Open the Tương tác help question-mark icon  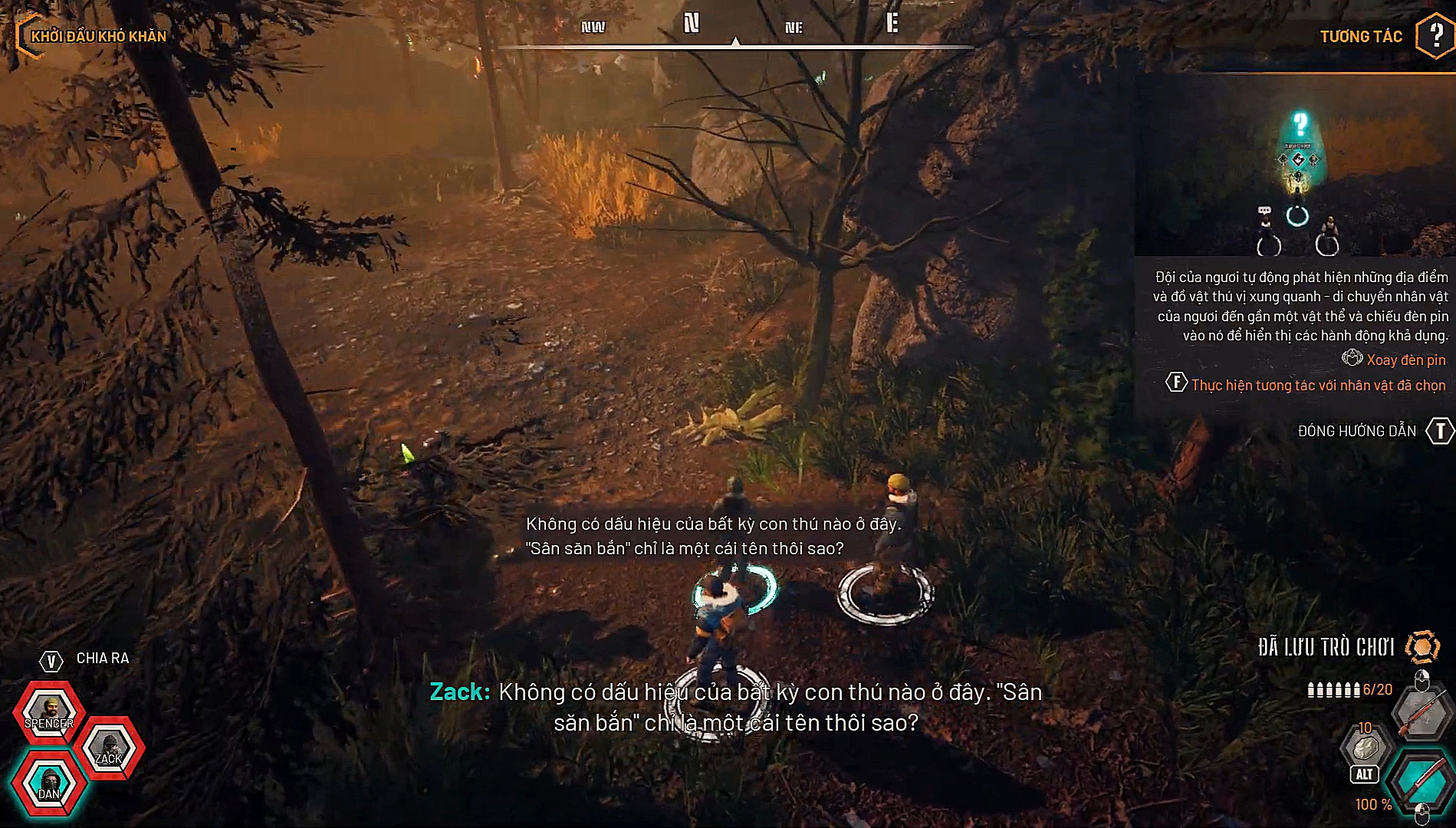(x=1435, y=35)
